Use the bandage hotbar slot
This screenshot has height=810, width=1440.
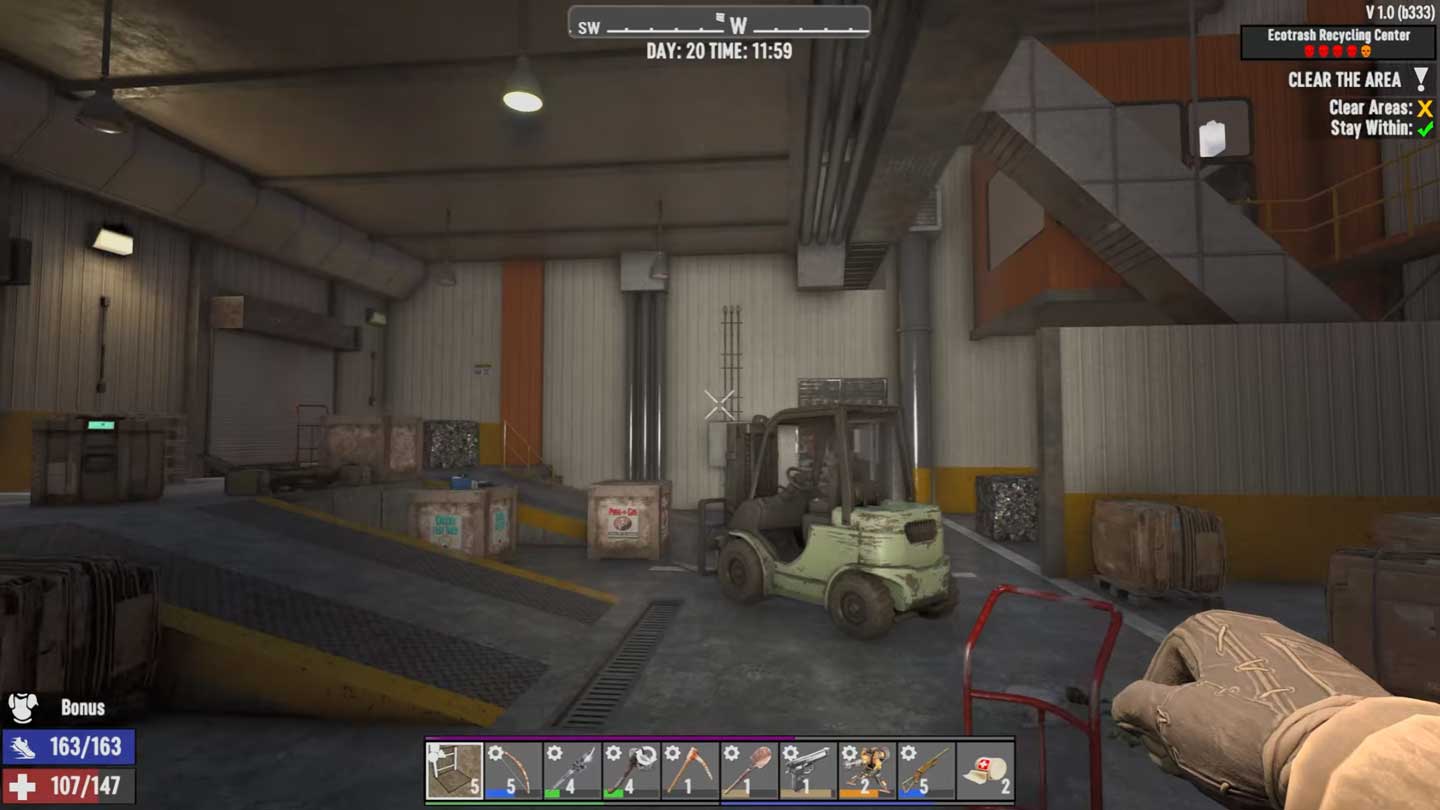985,770
